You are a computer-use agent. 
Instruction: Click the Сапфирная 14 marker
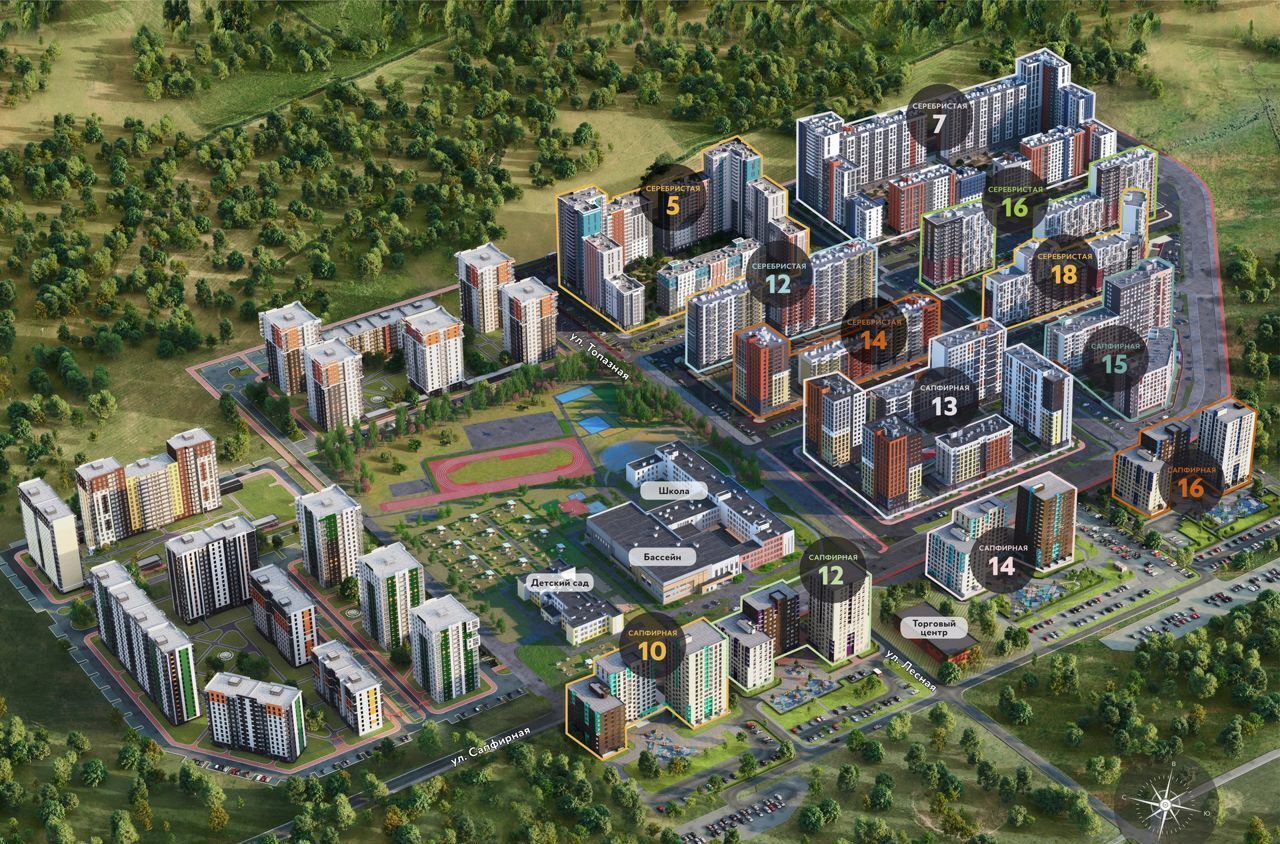click(1002, 560)
